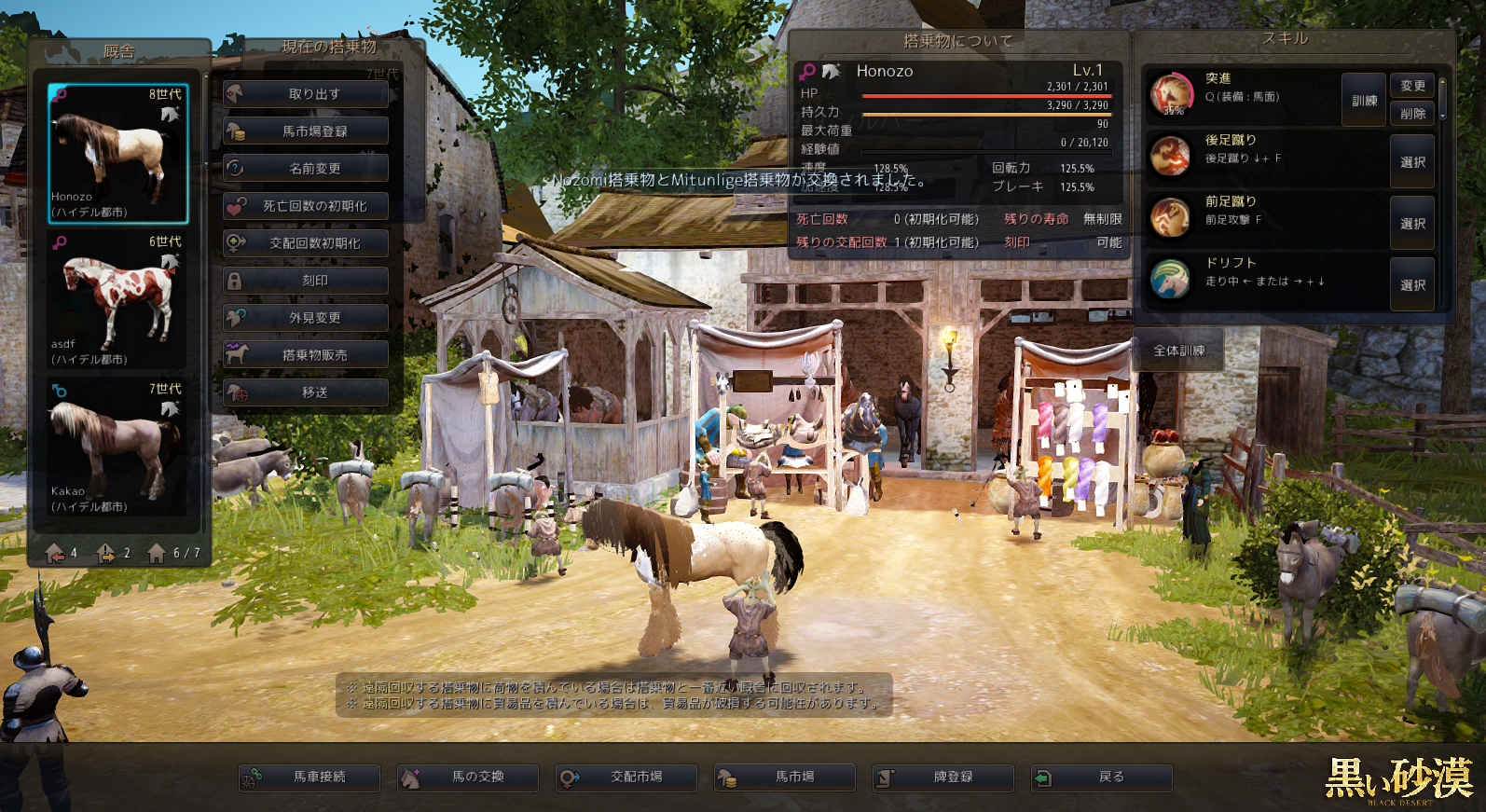Open 馬市場登録 horse market registration
This screenshot has width=1486, height=812.
(306, 131)
